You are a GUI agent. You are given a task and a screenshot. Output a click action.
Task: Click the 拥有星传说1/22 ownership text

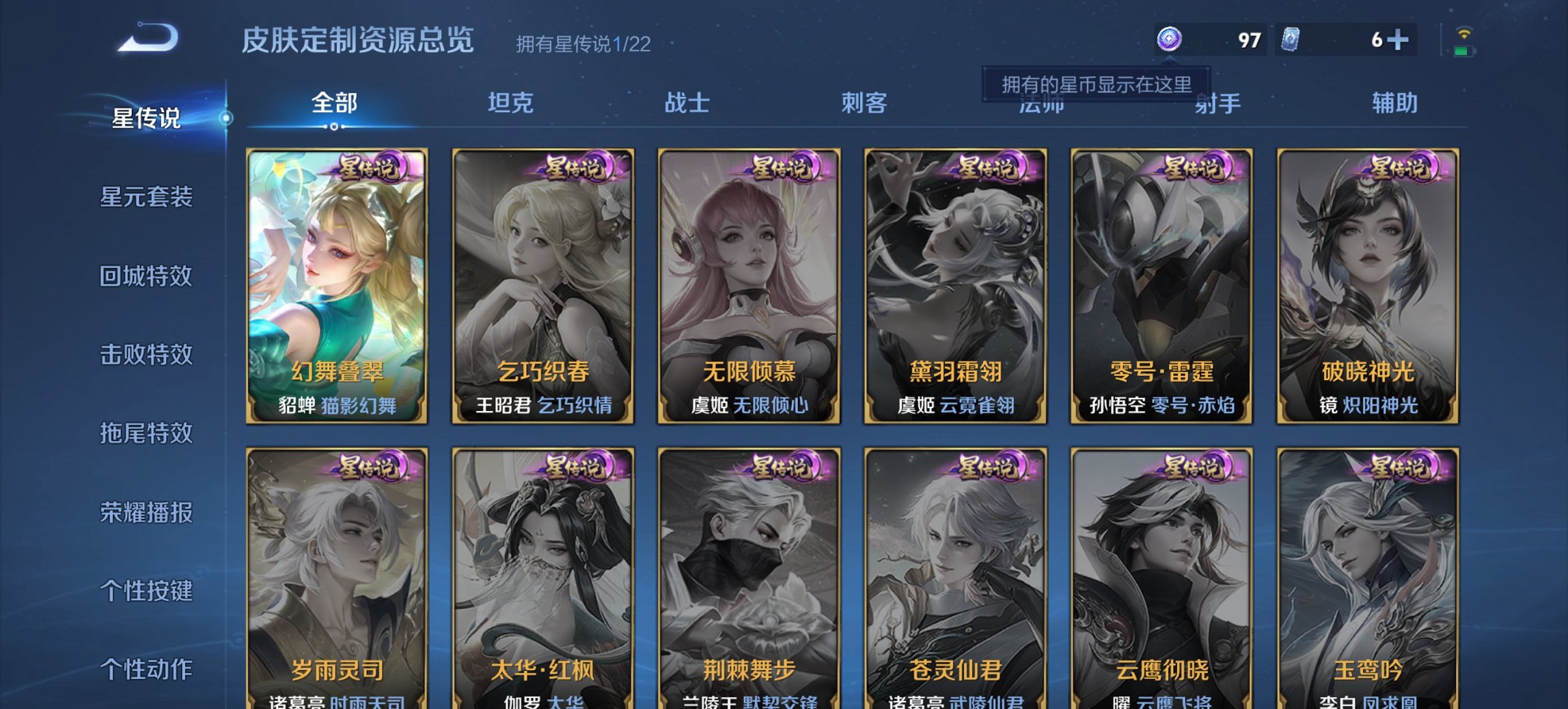[583, 44]
